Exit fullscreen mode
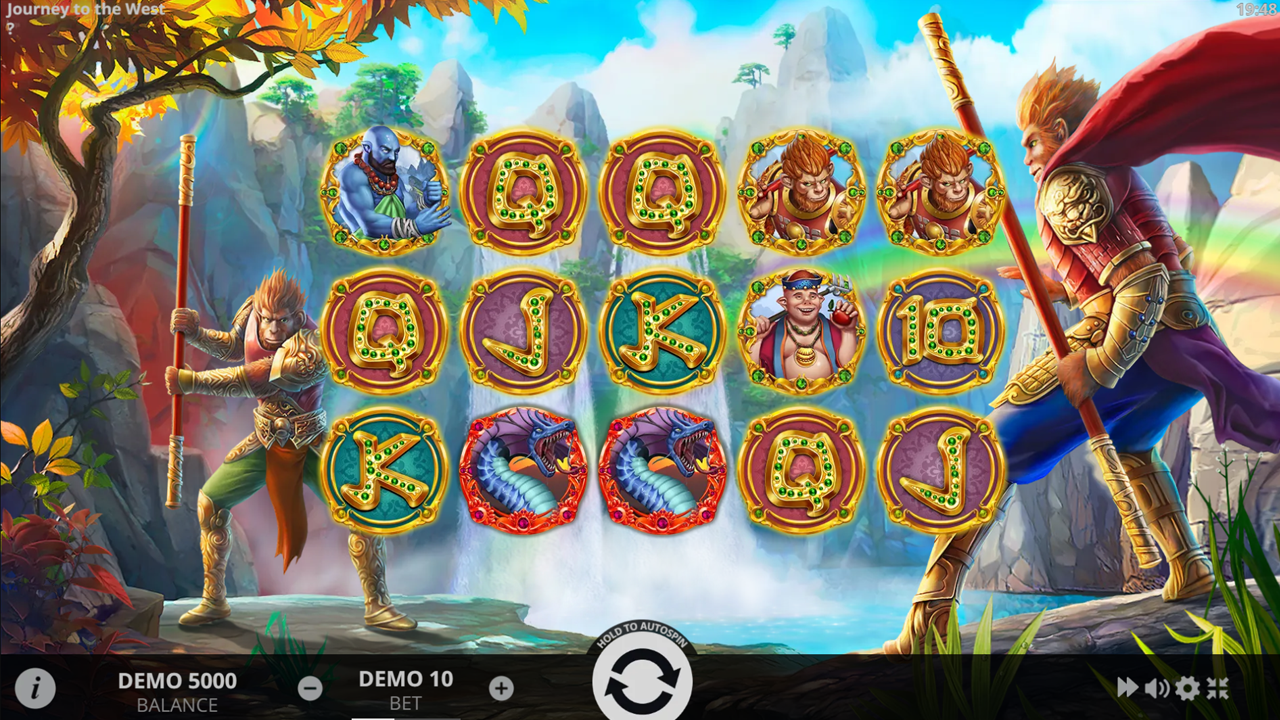 1218,687
